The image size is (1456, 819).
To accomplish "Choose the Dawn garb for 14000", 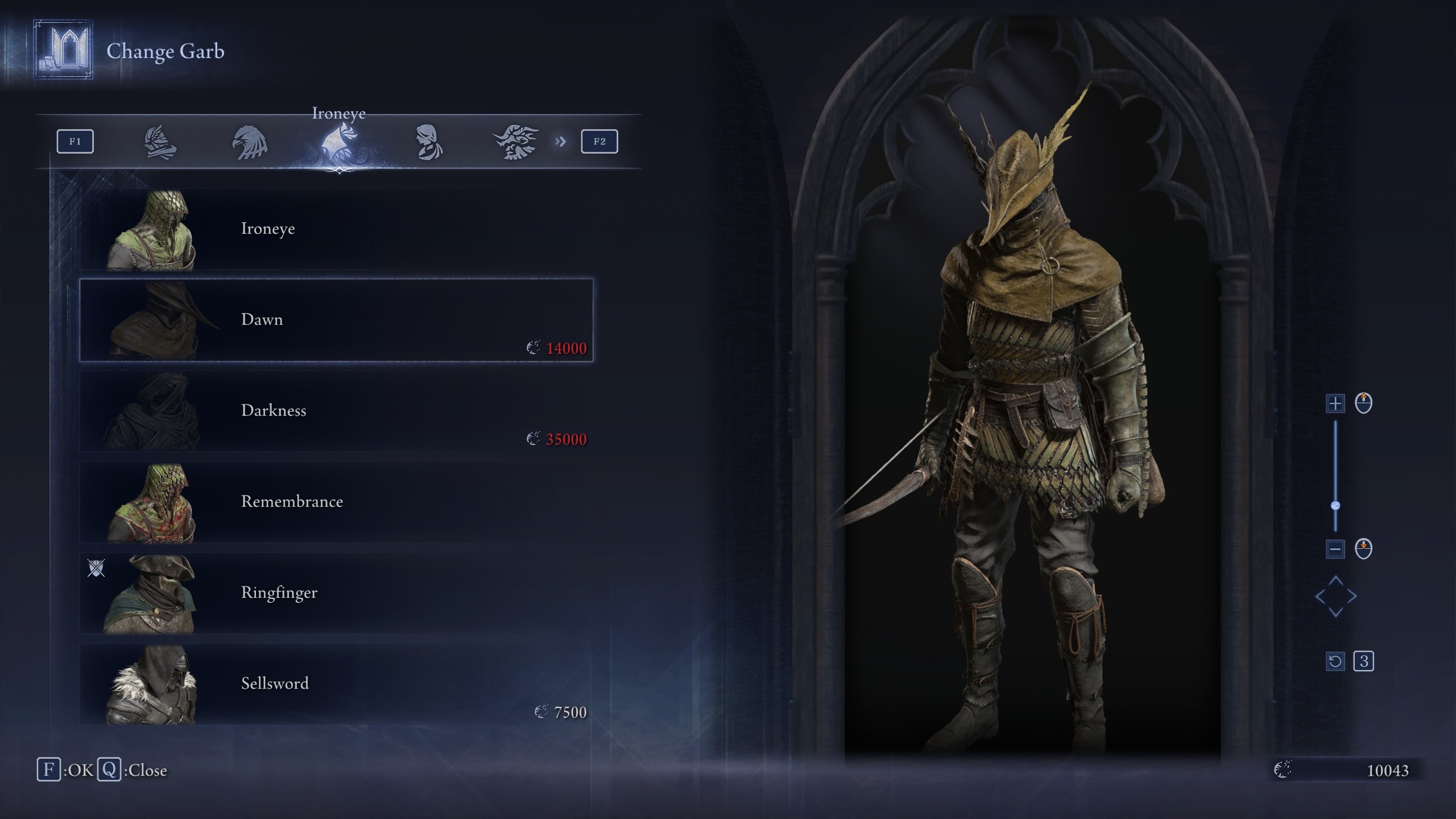I will point(336,320).
